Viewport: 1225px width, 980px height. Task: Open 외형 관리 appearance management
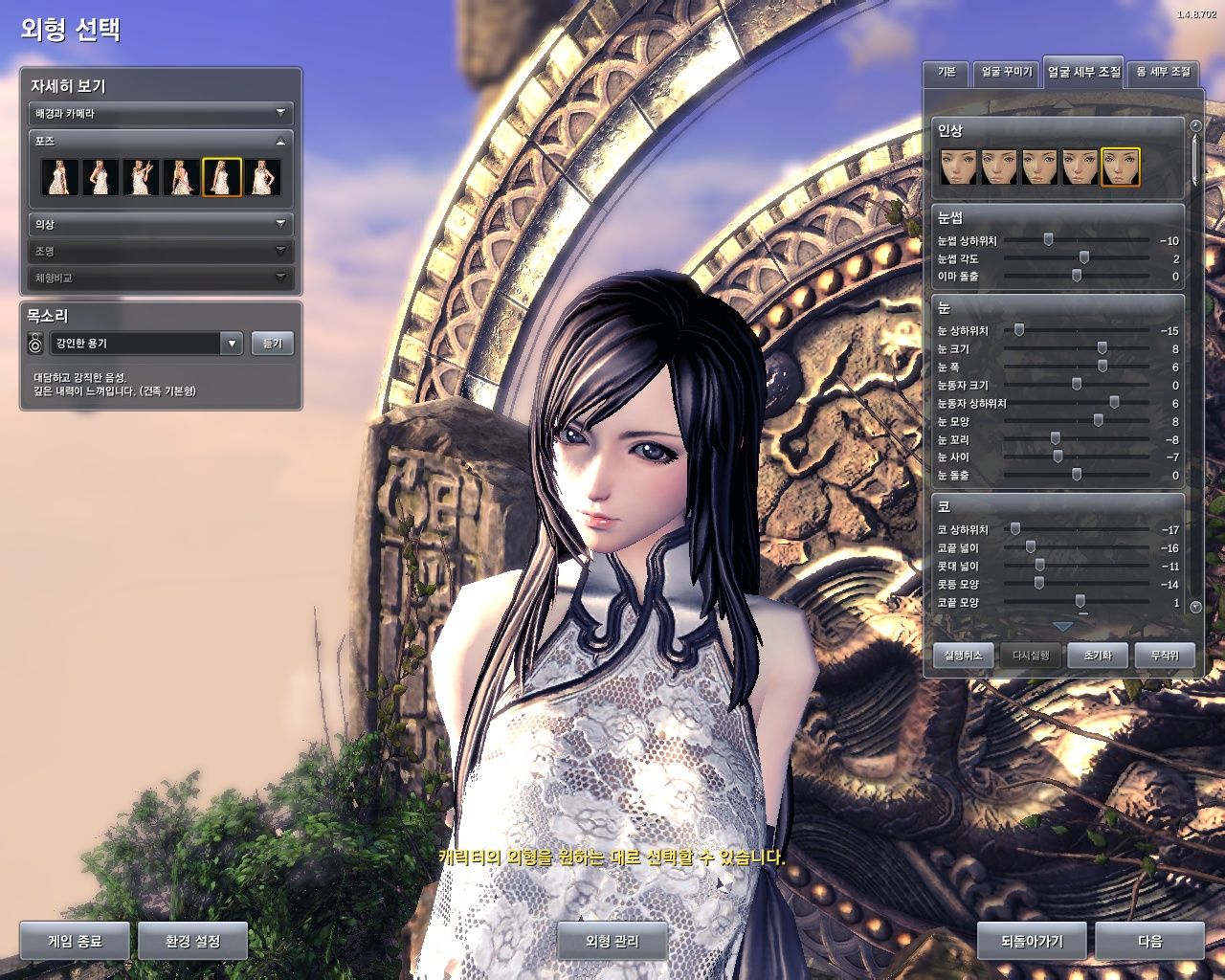point(612,941)
